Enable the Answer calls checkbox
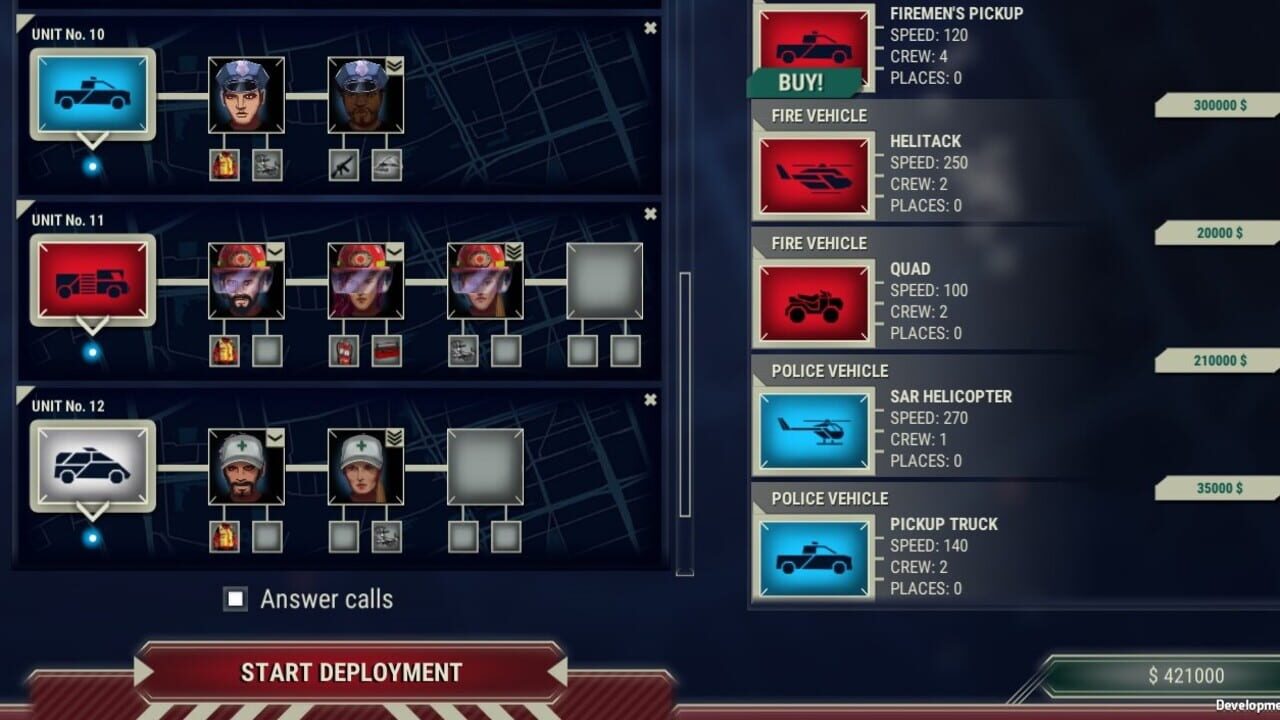 click(236, 599)
